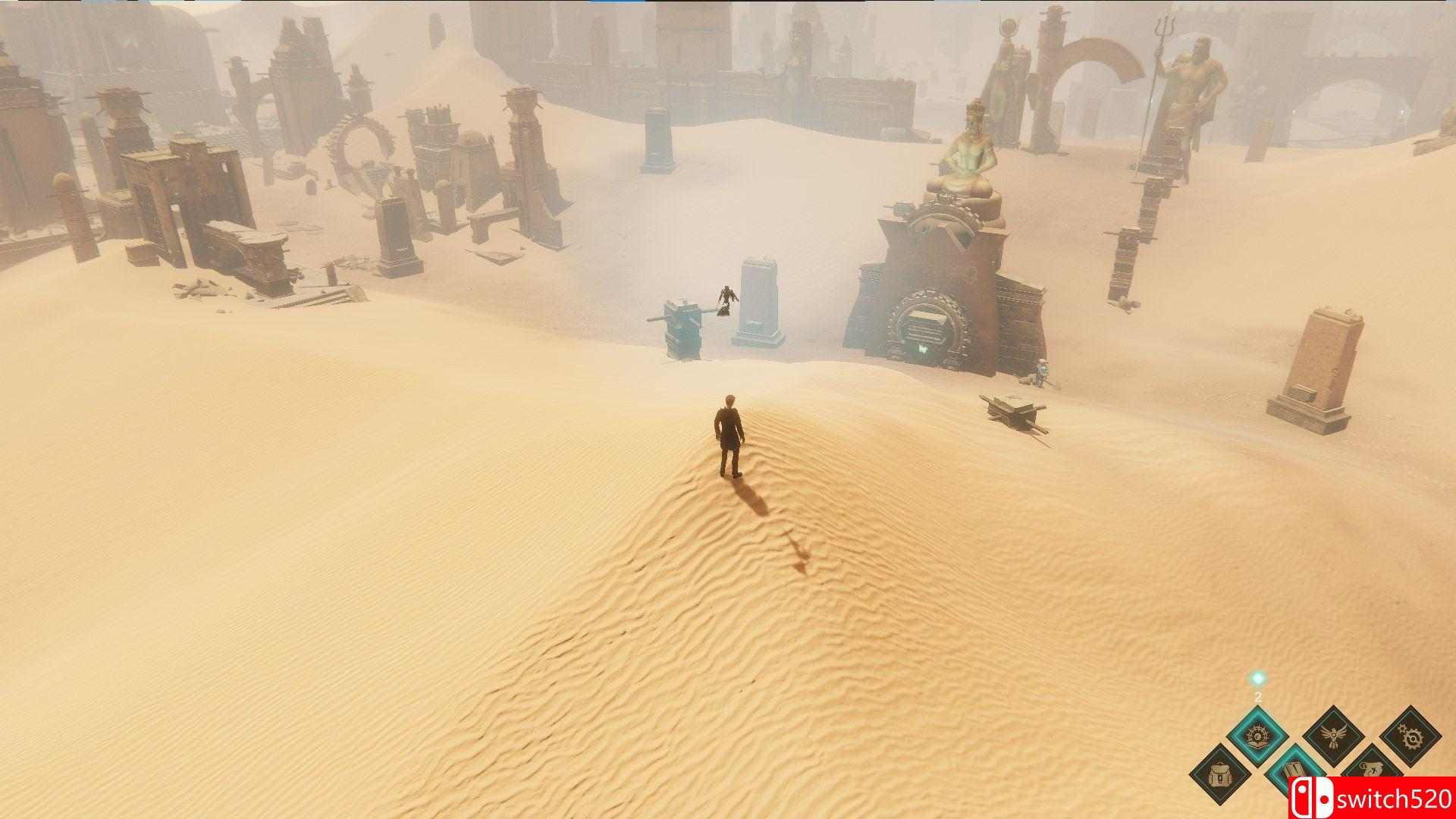The image size is (1456, 819).
Task: Open the gears crafting icon
Action: (1410, 738)
